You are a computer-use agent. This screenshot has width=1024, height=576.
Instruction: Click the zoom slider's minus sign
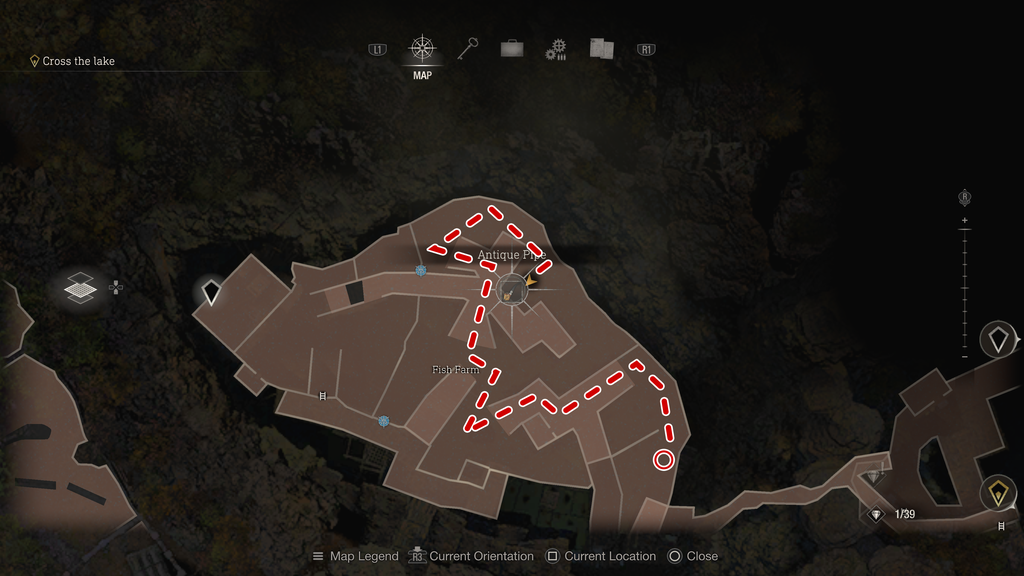[x=965, y=357]
